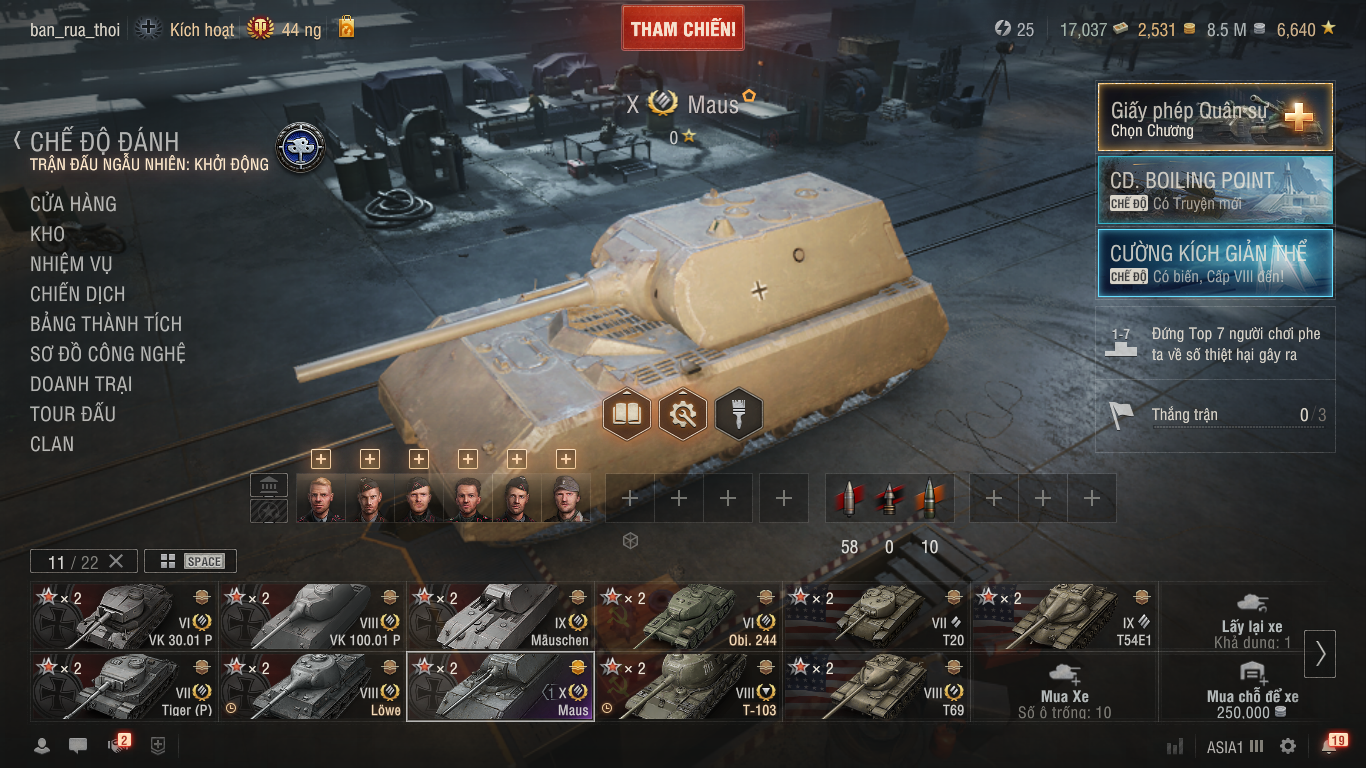The width and height of the screenshot is (1366, 768).
Task: Choose the Tiger (P) tank card
Action: 124,686
